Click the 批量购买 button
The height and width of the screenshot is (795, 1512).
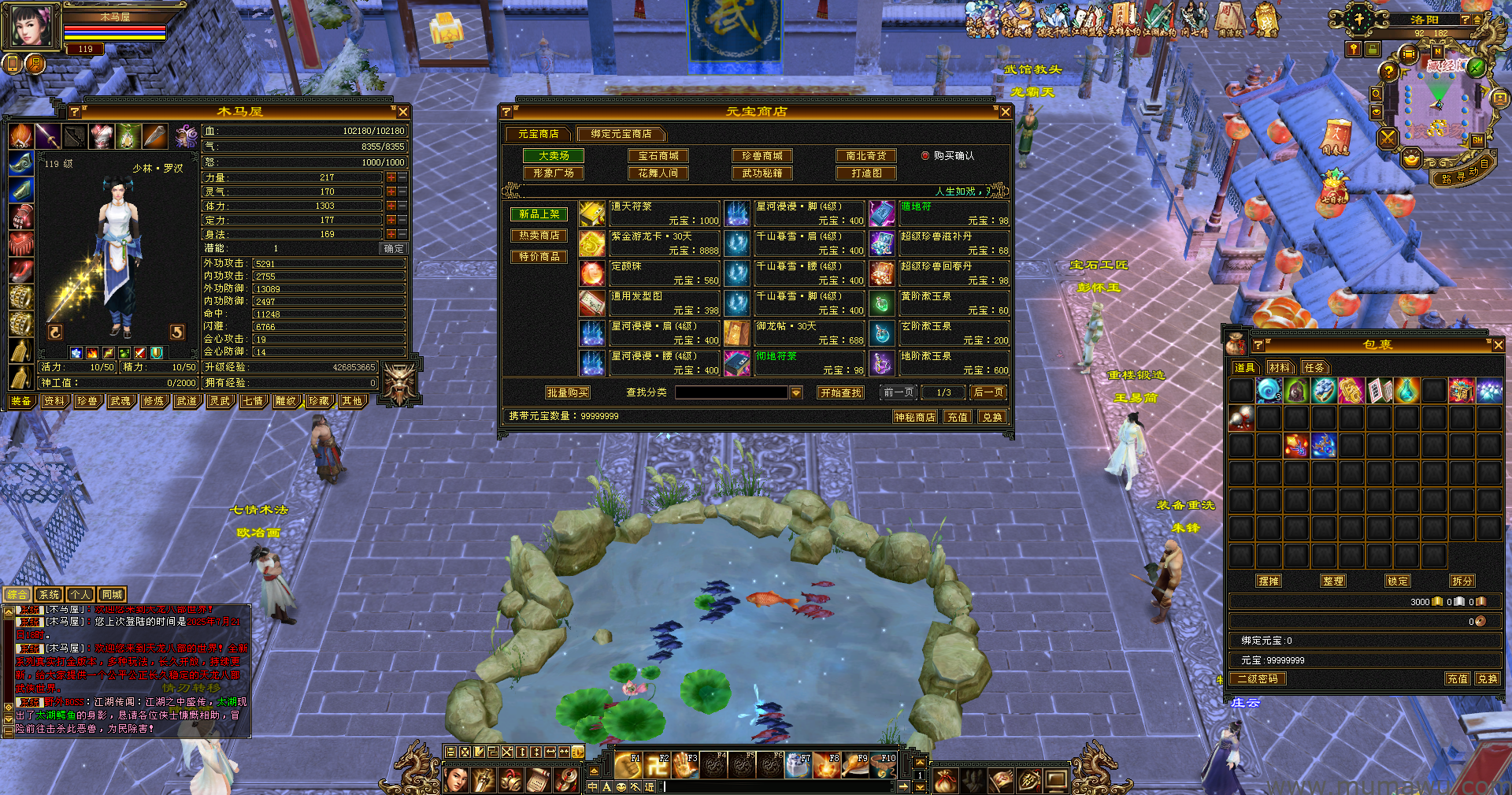[567, 392]
